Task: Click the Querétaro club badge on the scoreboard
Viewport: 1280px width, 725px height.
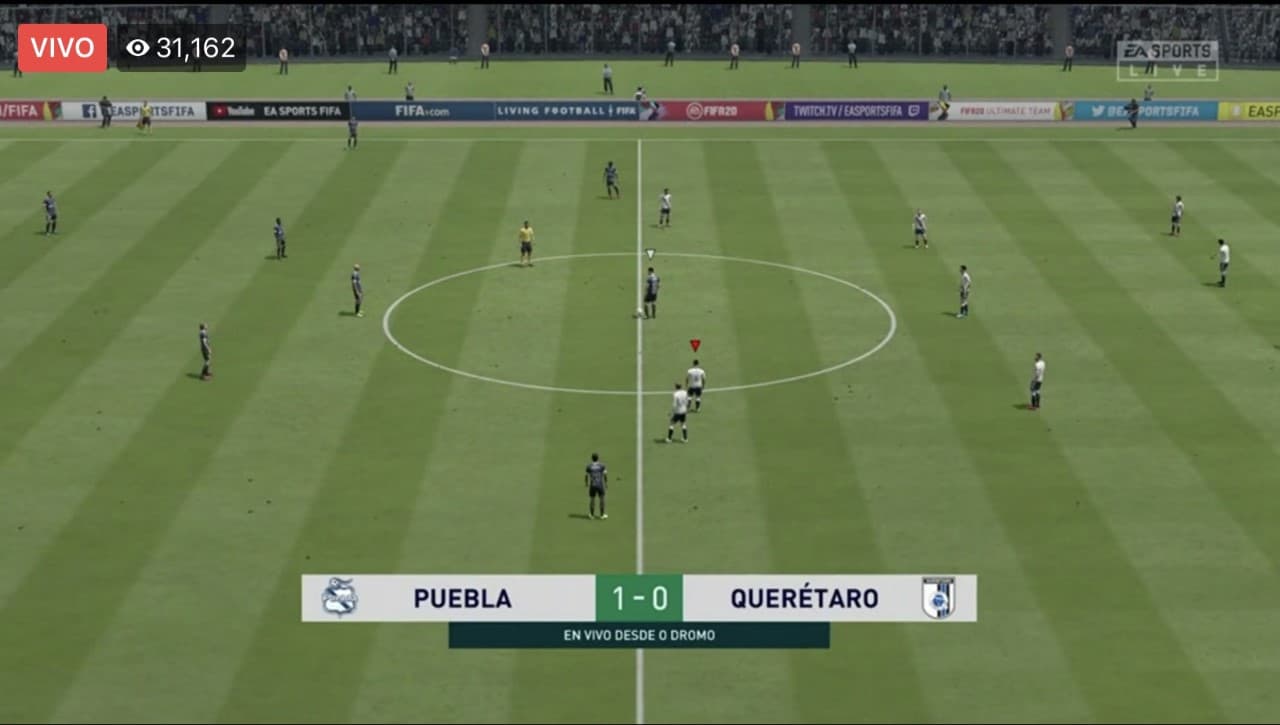Action: coord(941,597)
